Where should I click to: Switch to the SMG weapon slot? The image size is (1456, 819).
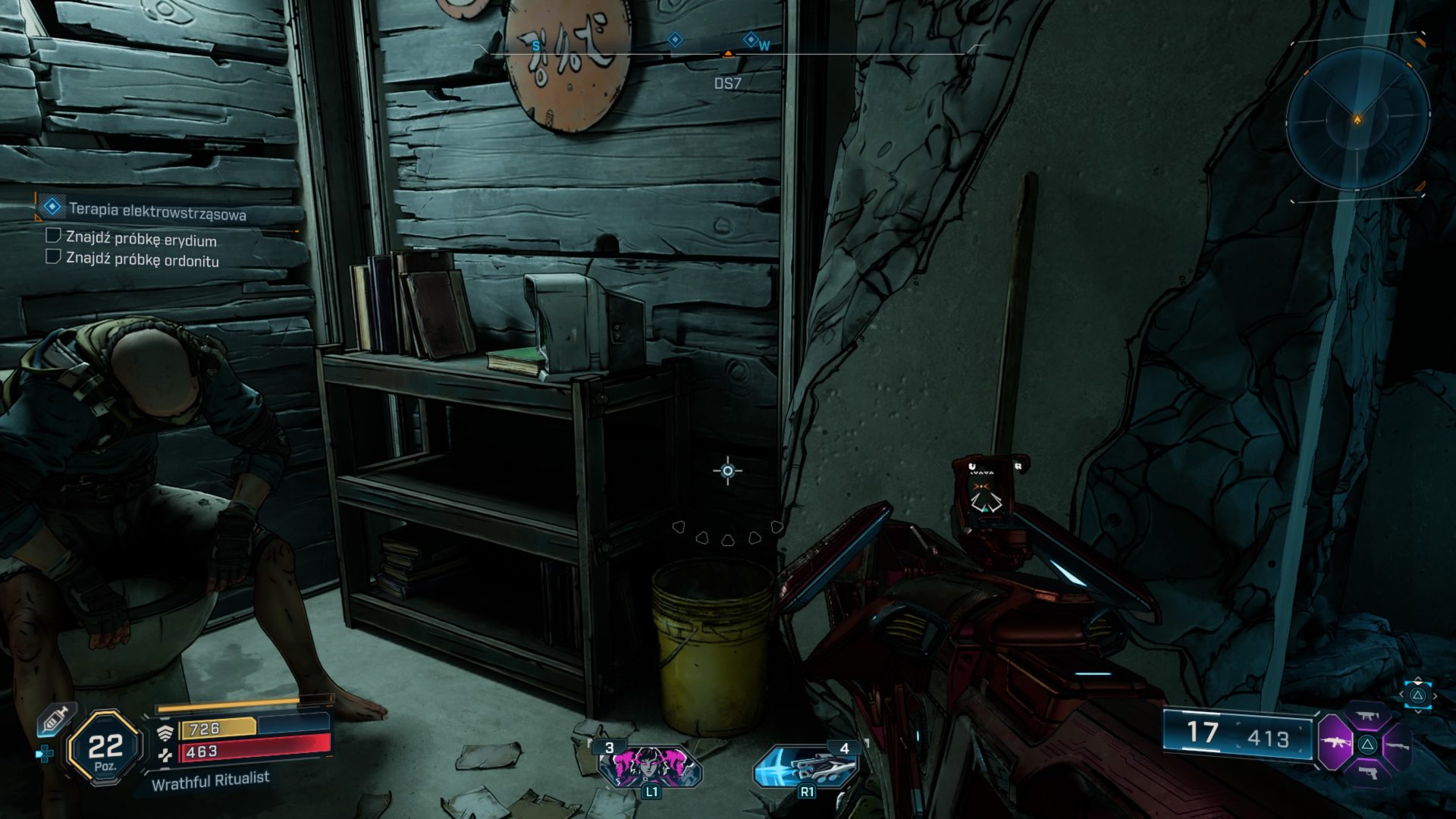(1367, 715)
